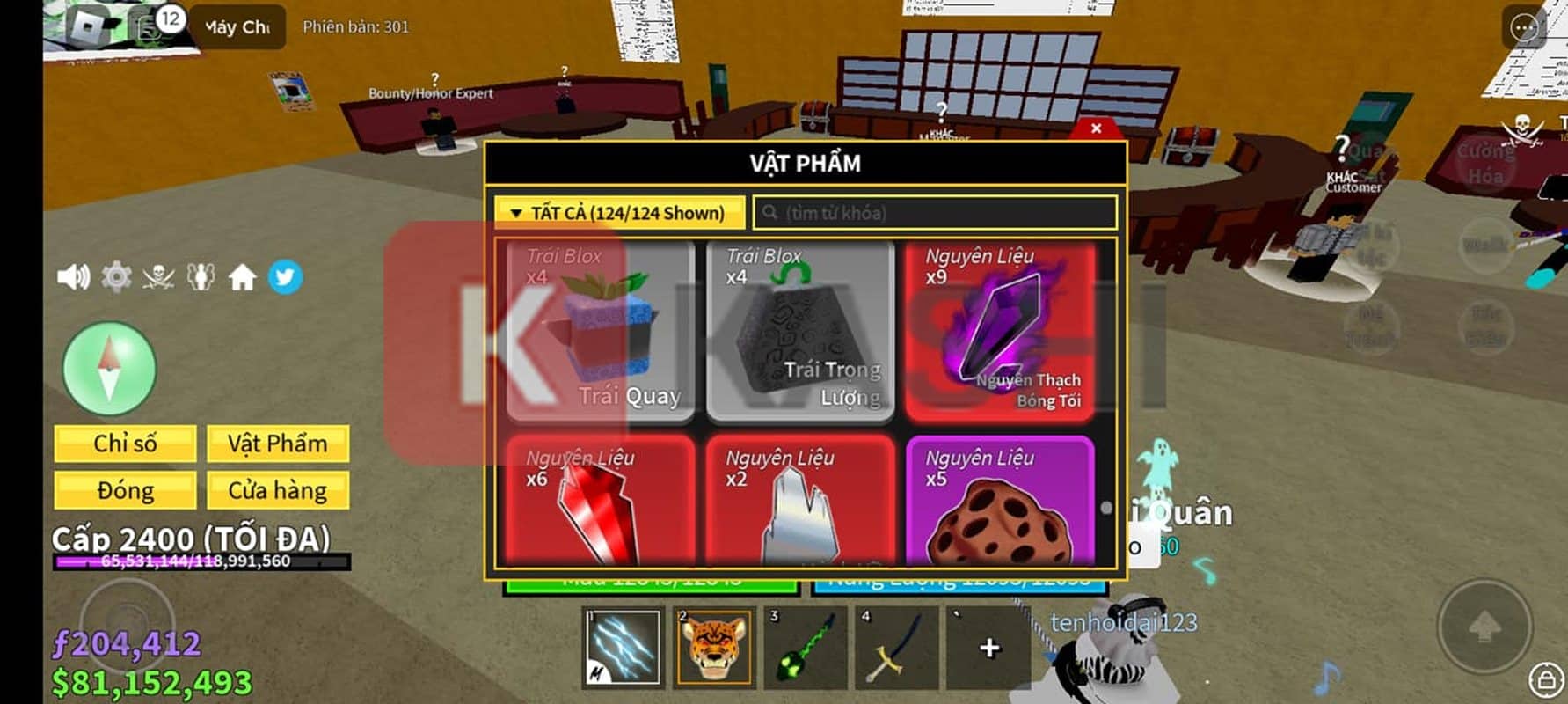Close the Vật Phẩm inventory window
The height and width of the screenshot is (704, 1568).
(x=1096, y=128)
